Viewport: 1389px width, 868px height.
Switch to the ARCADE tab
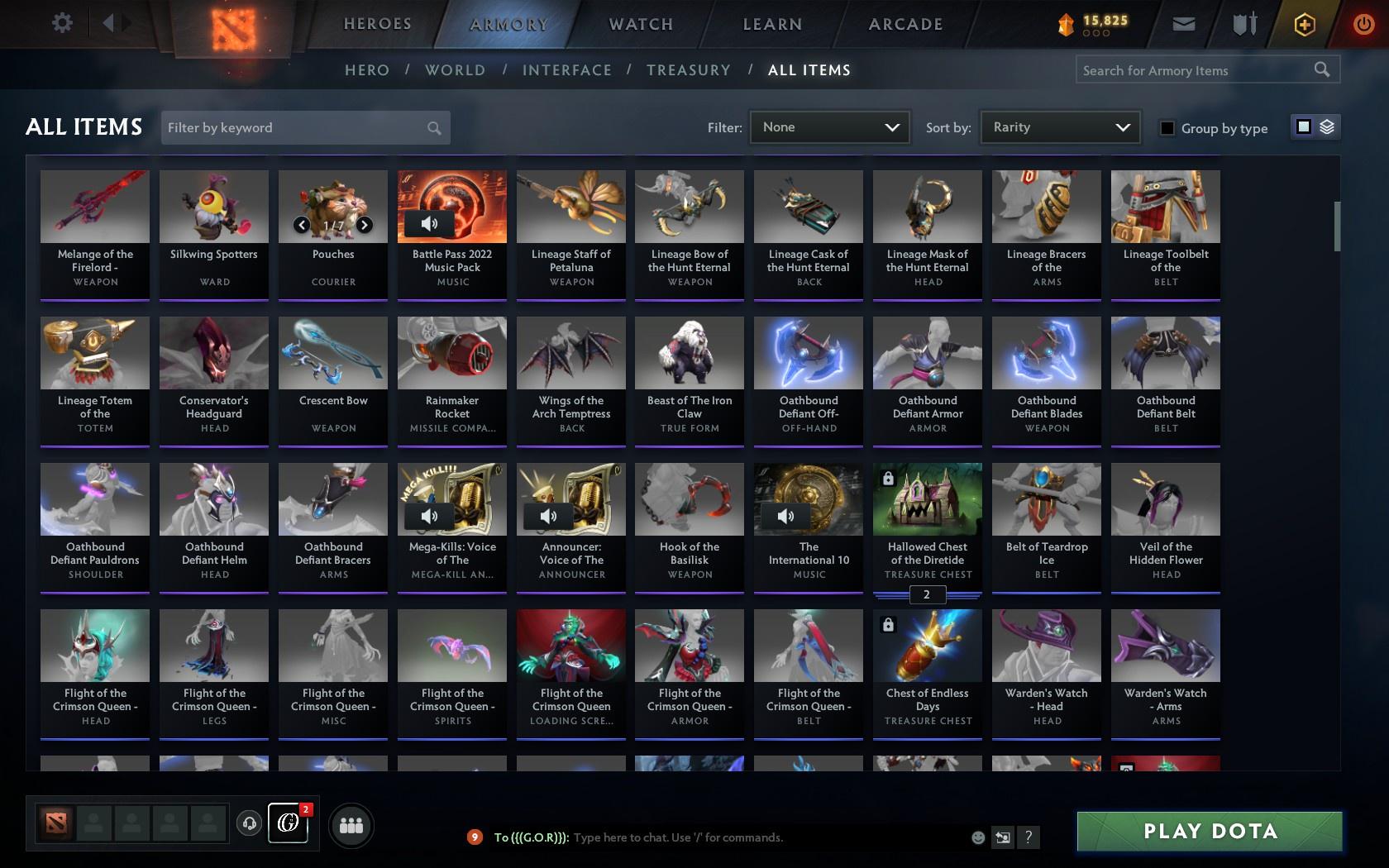[x=905, y=24]
